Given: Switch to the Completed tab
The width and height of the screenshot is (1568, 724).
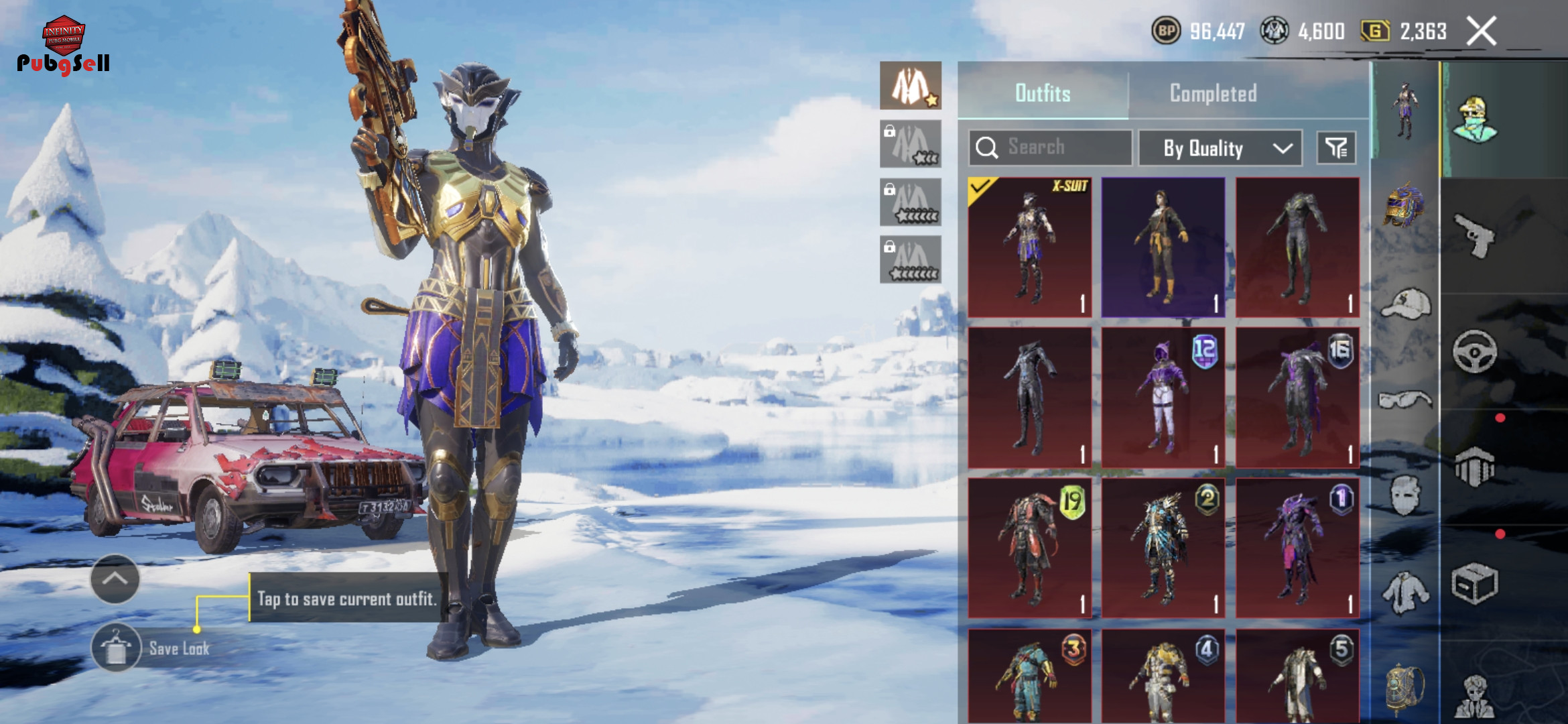Looking at the screenshot, I should point(1213,93).
